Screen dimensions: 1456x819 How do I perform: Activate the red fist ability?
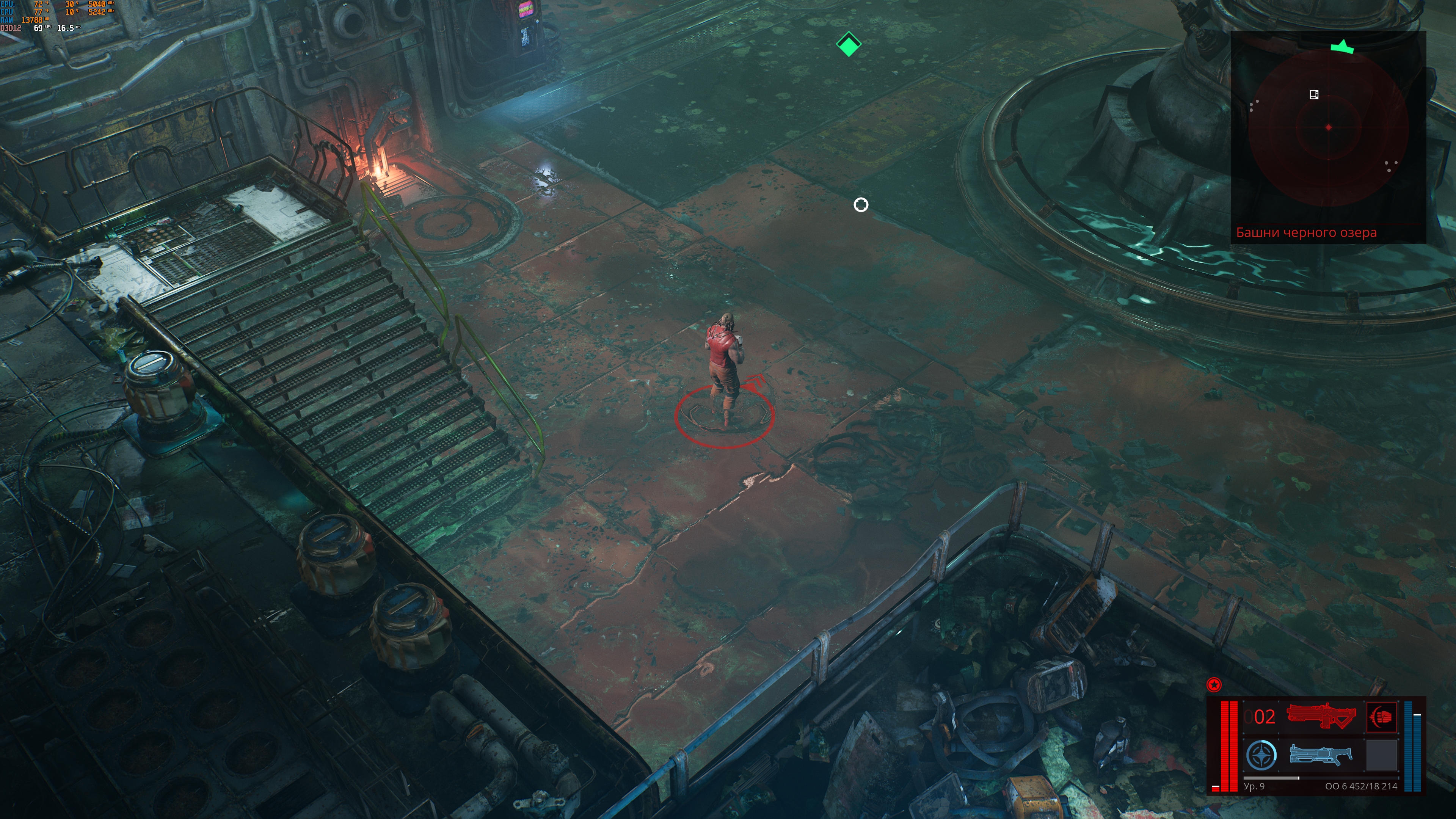(1381, 717)
